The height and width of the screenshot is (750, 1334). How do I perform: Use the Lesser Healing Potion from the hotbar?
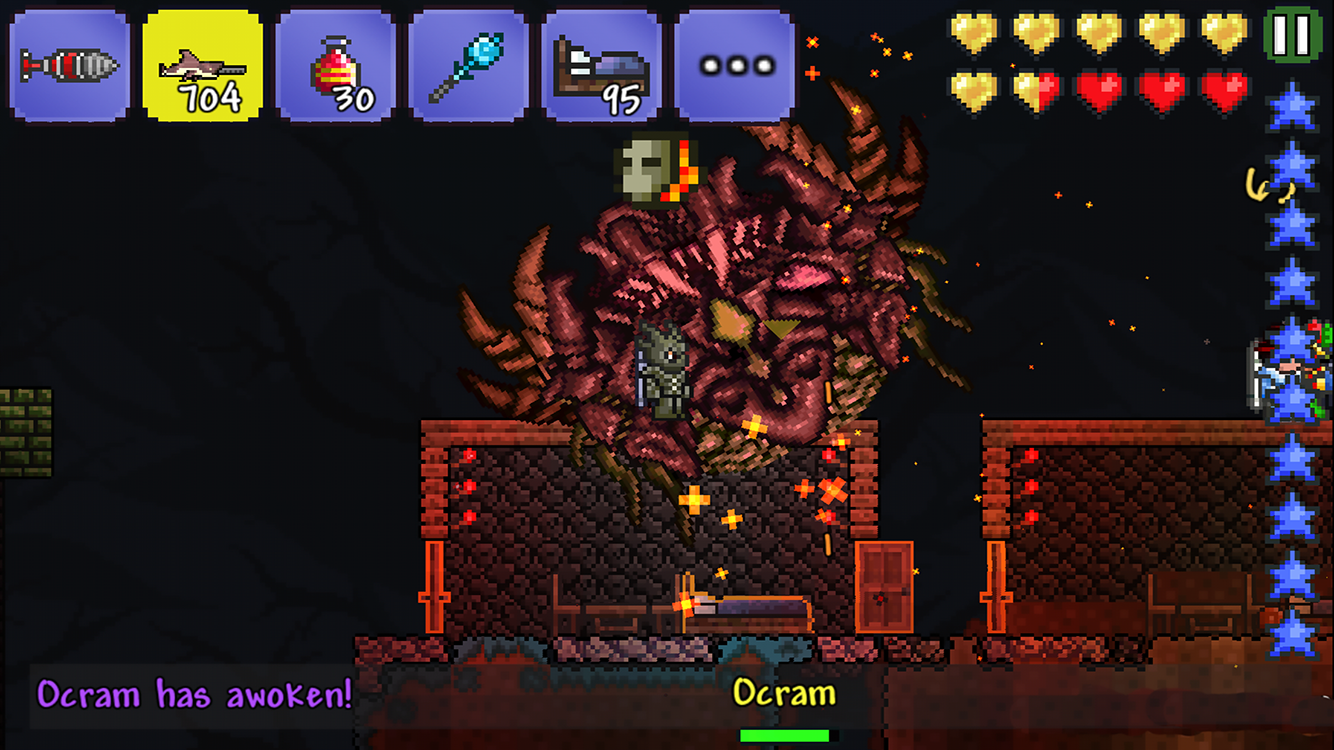pos(334,62)
